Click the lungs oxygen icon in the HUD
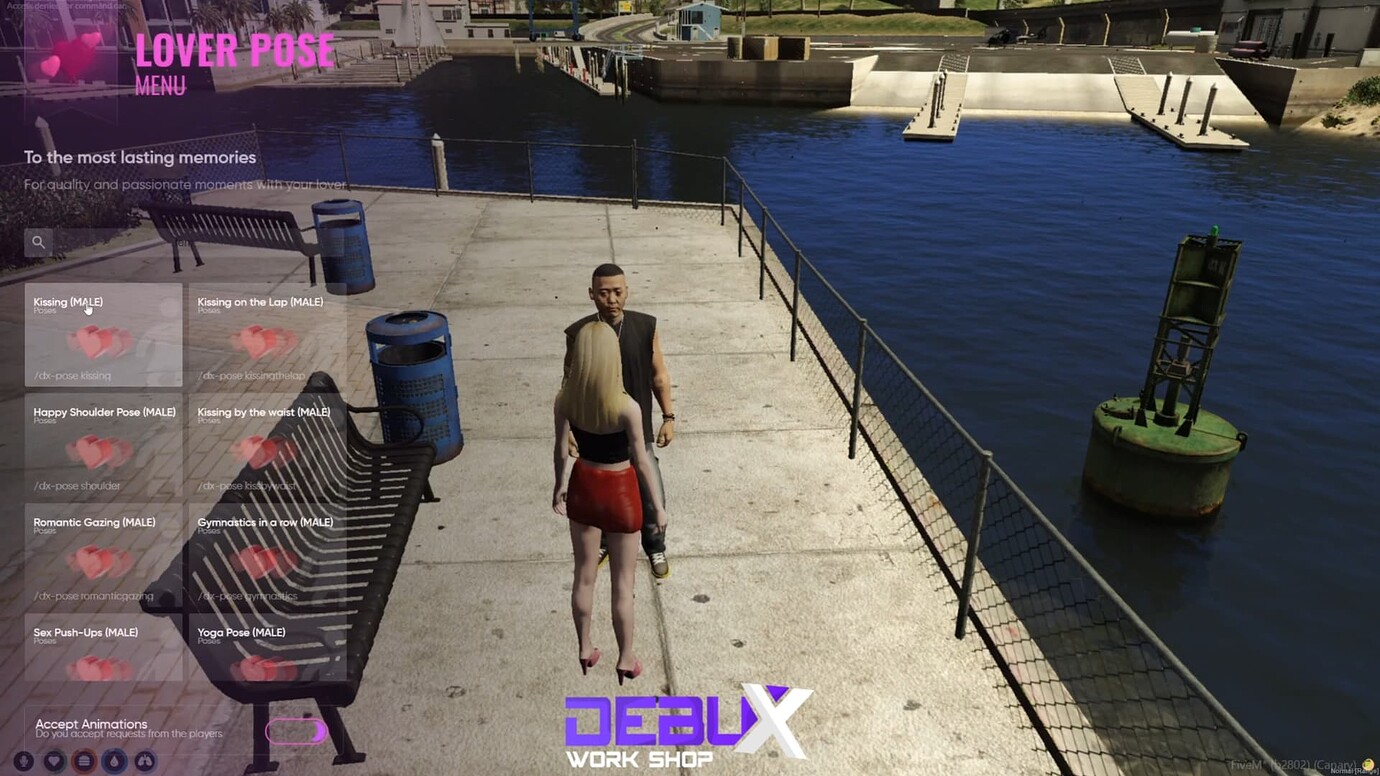This screenshot has height=776, width=1380. coord(145,761)
